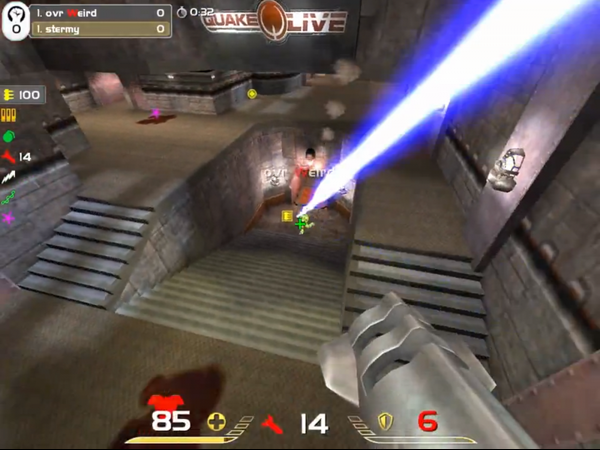The image size is (600, 450).
Task: Select the stermy player row
Action: (x=101, y=29)
